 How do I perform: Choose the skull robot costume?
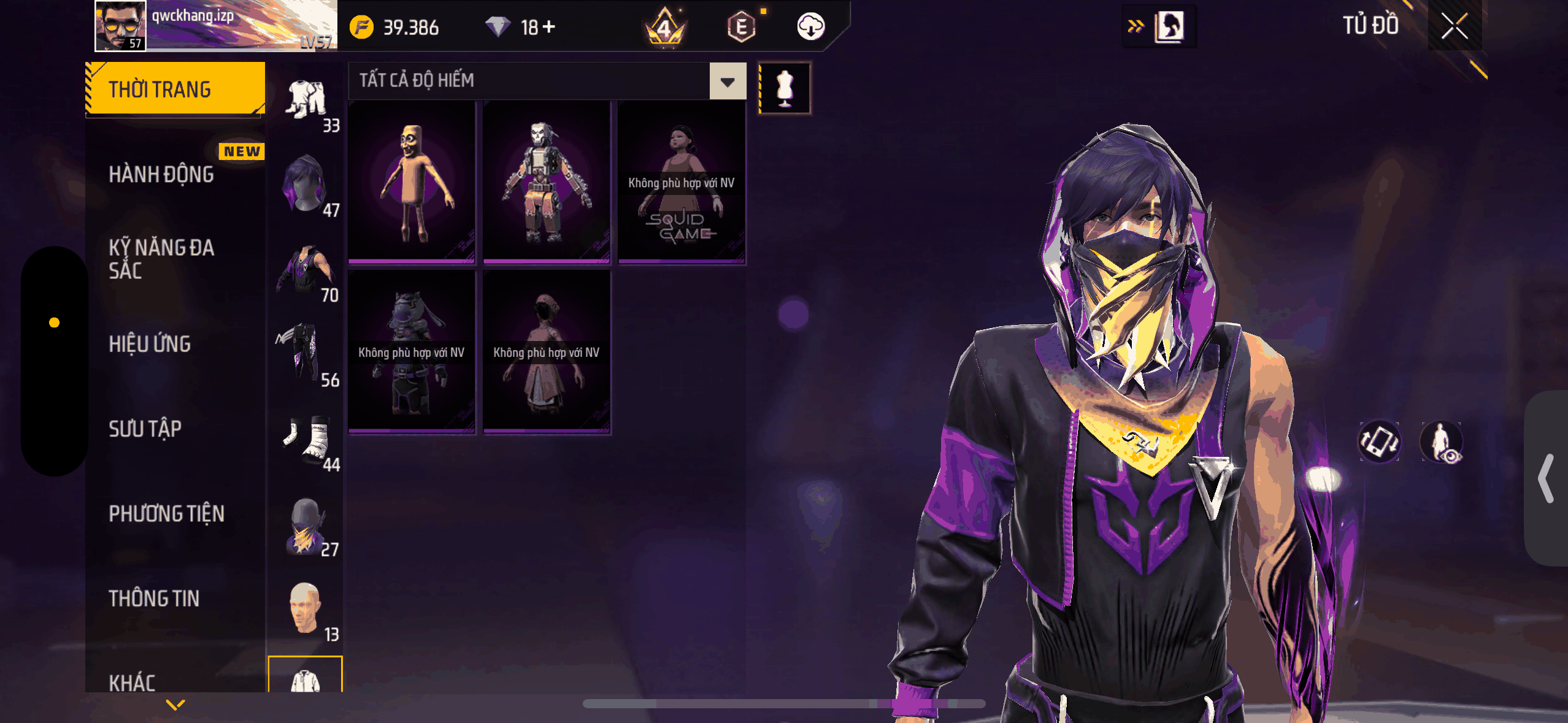tap(546, 183)
